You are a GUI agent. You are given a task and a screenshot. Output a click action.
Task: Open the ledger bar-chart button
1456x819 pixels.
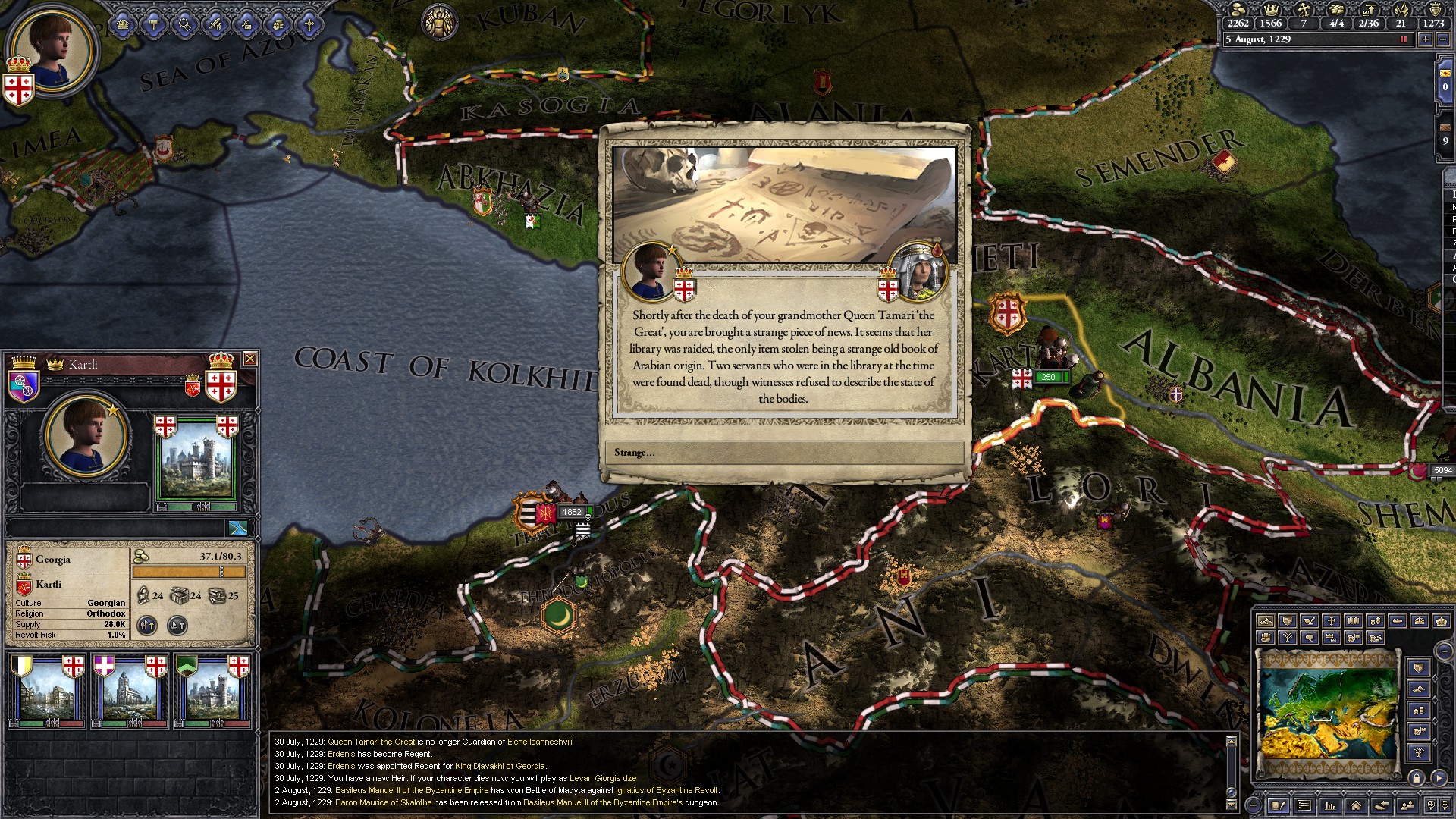click(x=1329, y=805)
